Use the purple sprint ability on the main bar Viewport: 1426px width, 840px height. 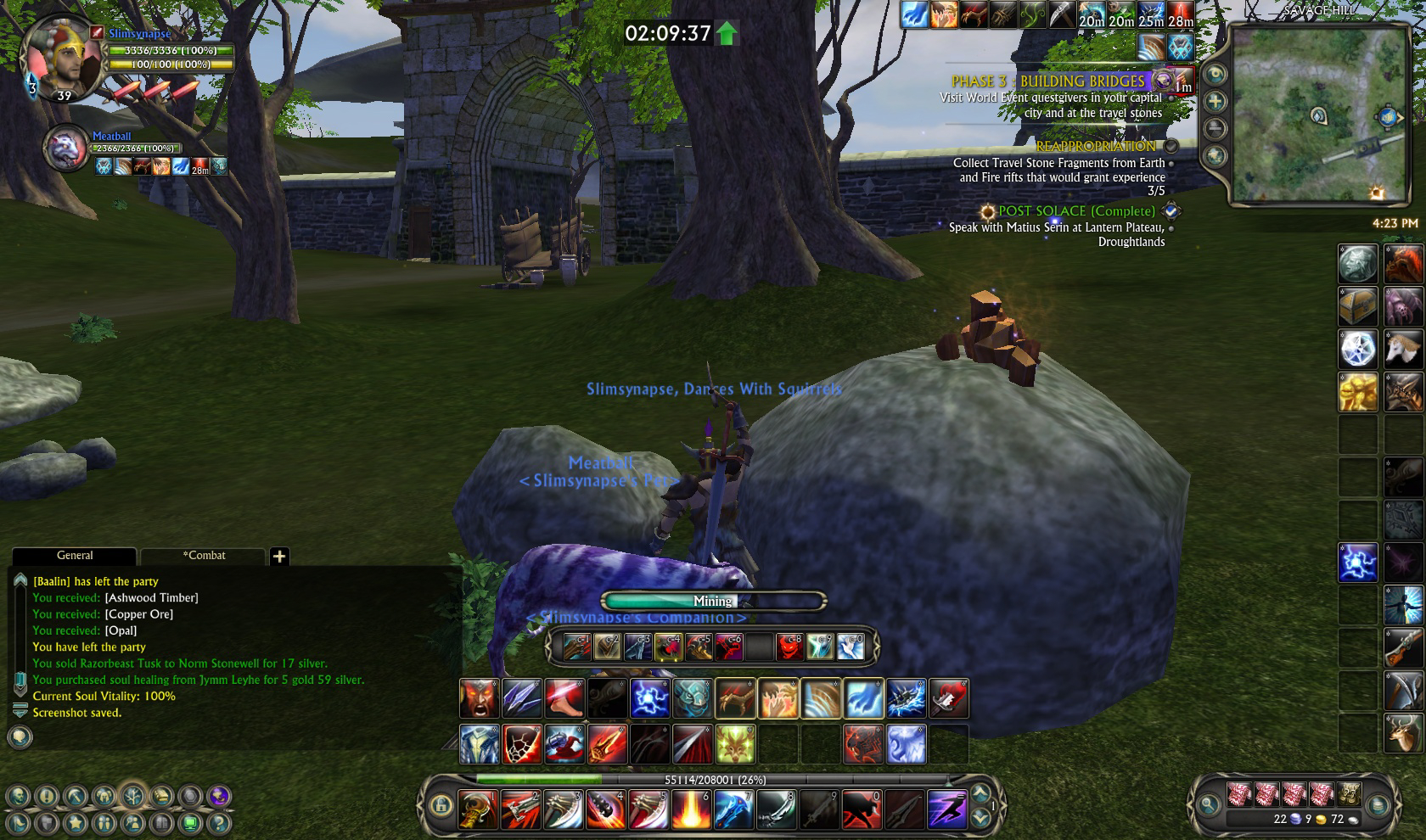(x=946, y=809)
